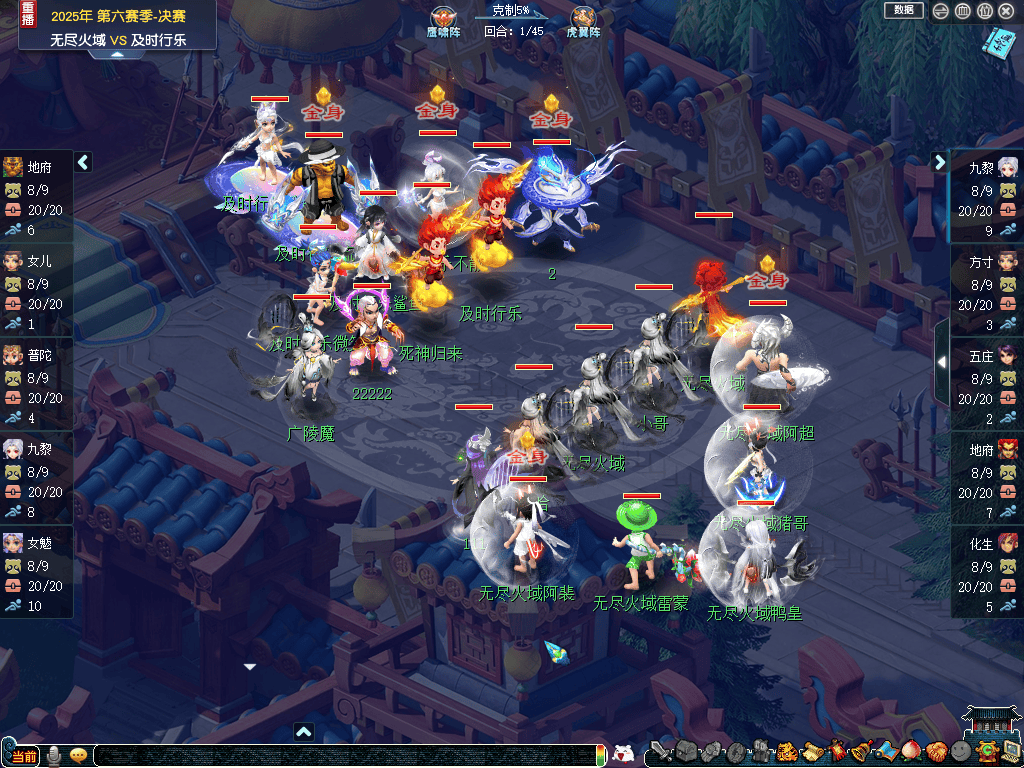Open the peach icon in toolbar

click(x=910, y=751)
